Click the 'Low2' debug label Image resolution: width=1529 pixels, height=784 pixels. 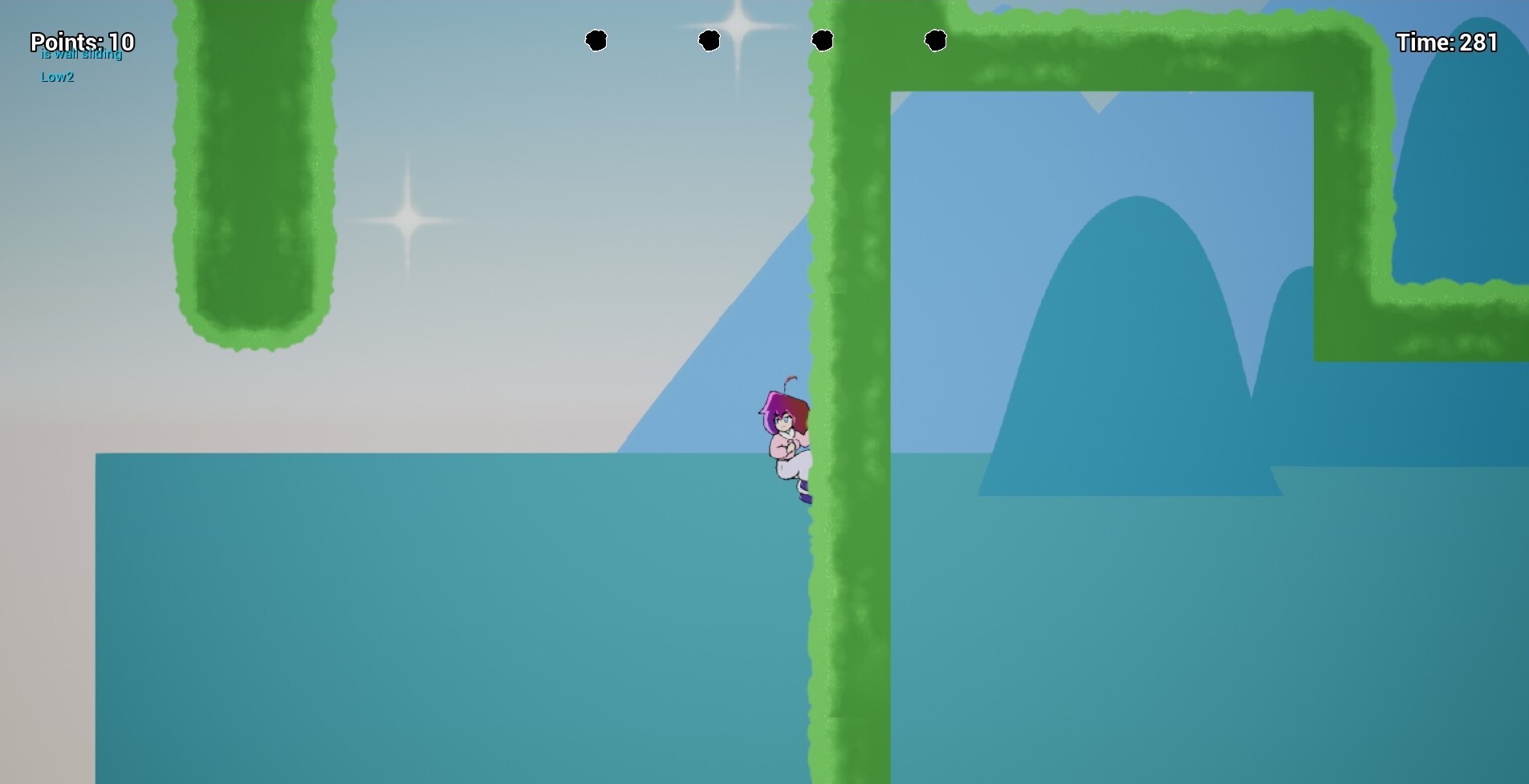tap(57, 77)
